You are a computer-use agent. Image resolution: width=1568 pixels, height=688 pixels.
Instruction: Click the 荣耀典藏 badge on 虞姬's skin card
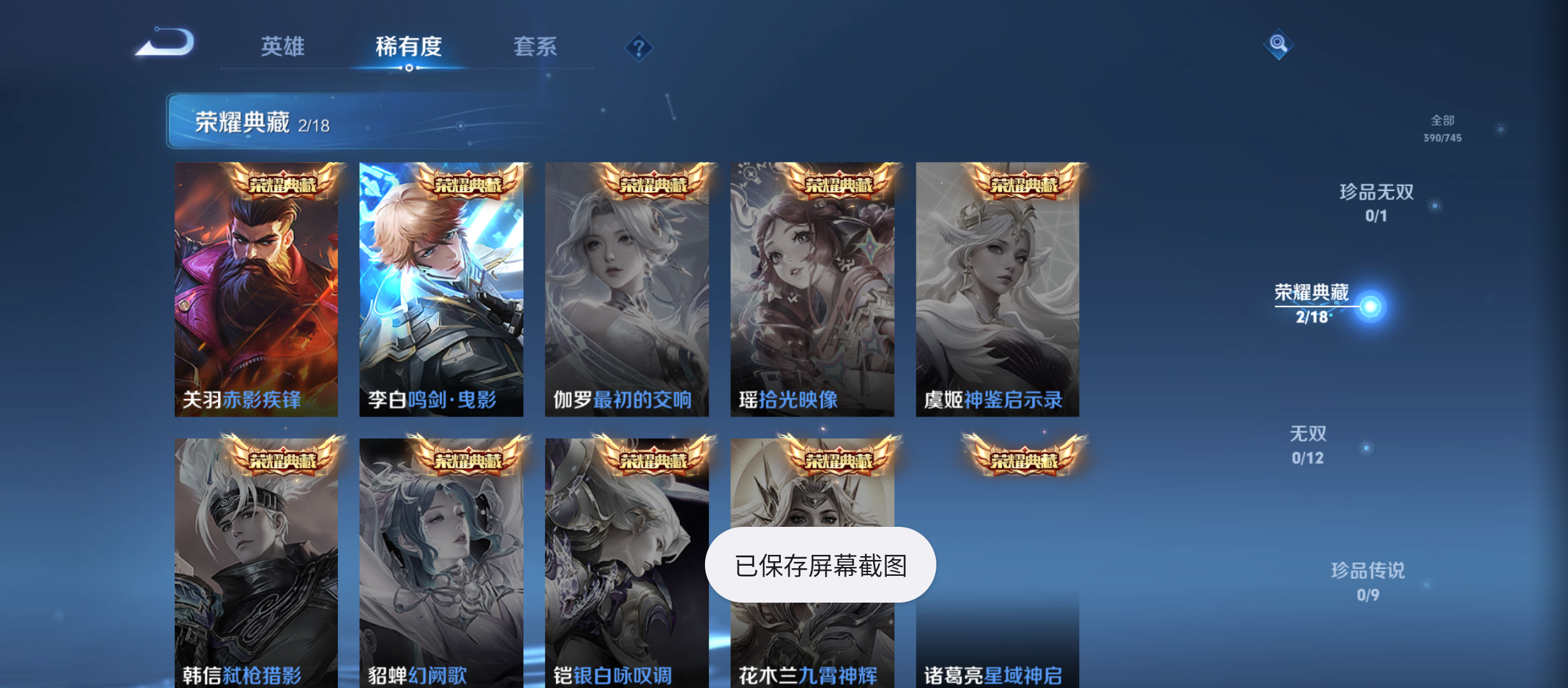point(1026,185)
